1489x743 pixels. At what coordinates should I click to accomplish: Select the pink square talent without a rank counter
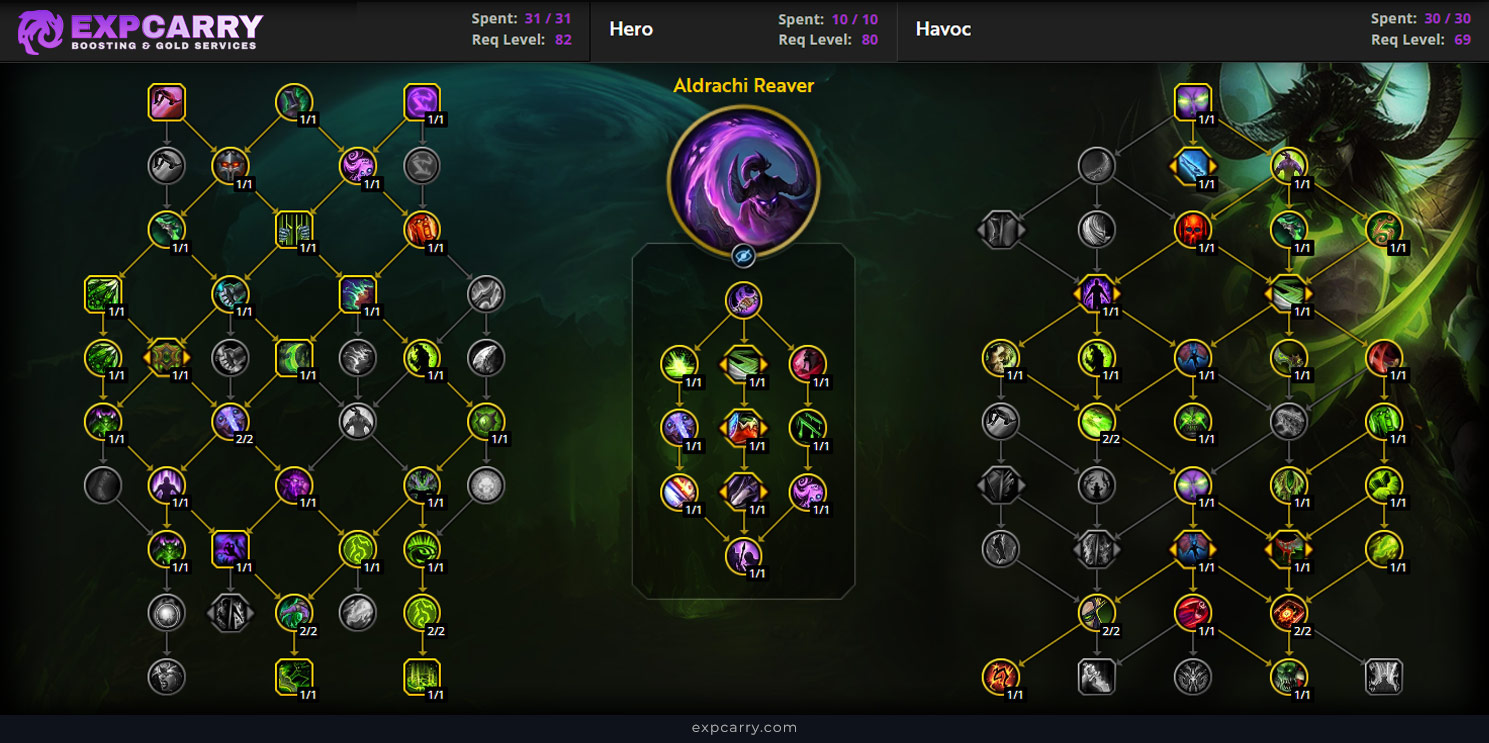[167, 102]
